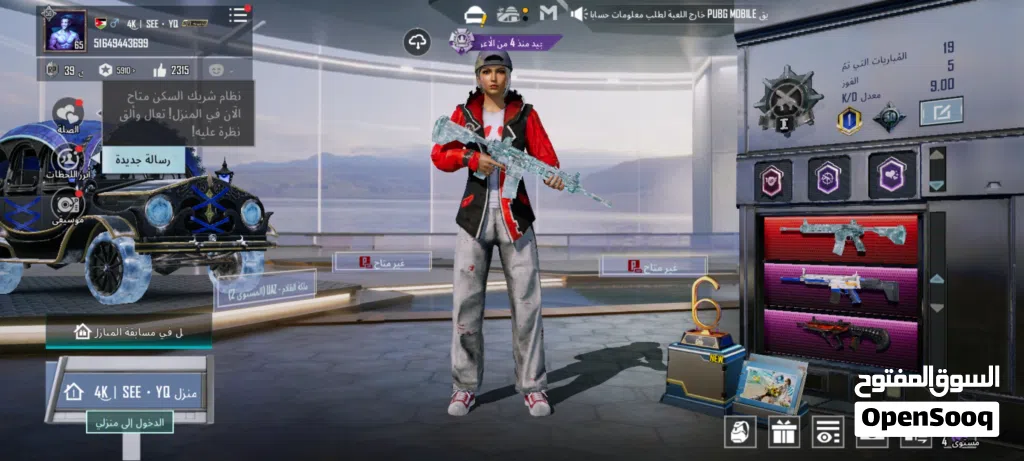Click the enter my home button
This screenshot has height=461, width=1024.
(128, 423)
